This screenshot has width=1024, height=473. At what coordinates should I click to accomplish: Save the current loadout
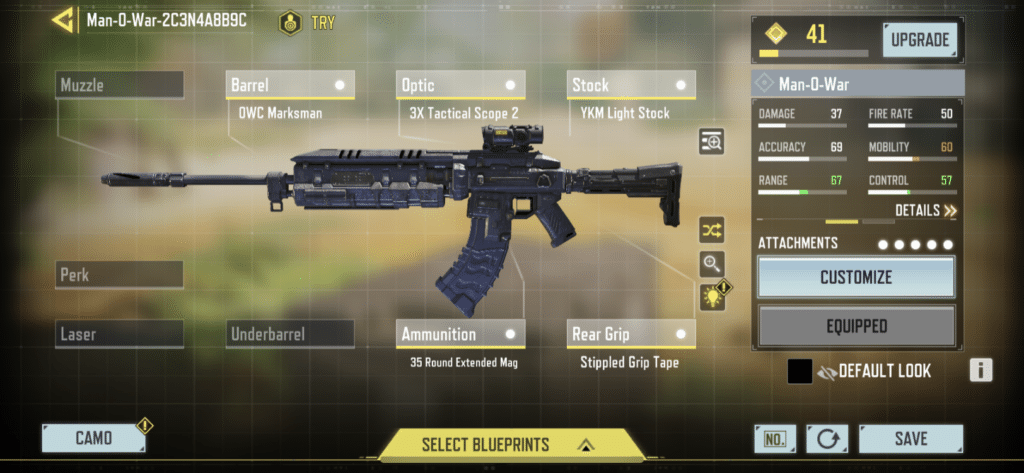(x=911, y=438)
